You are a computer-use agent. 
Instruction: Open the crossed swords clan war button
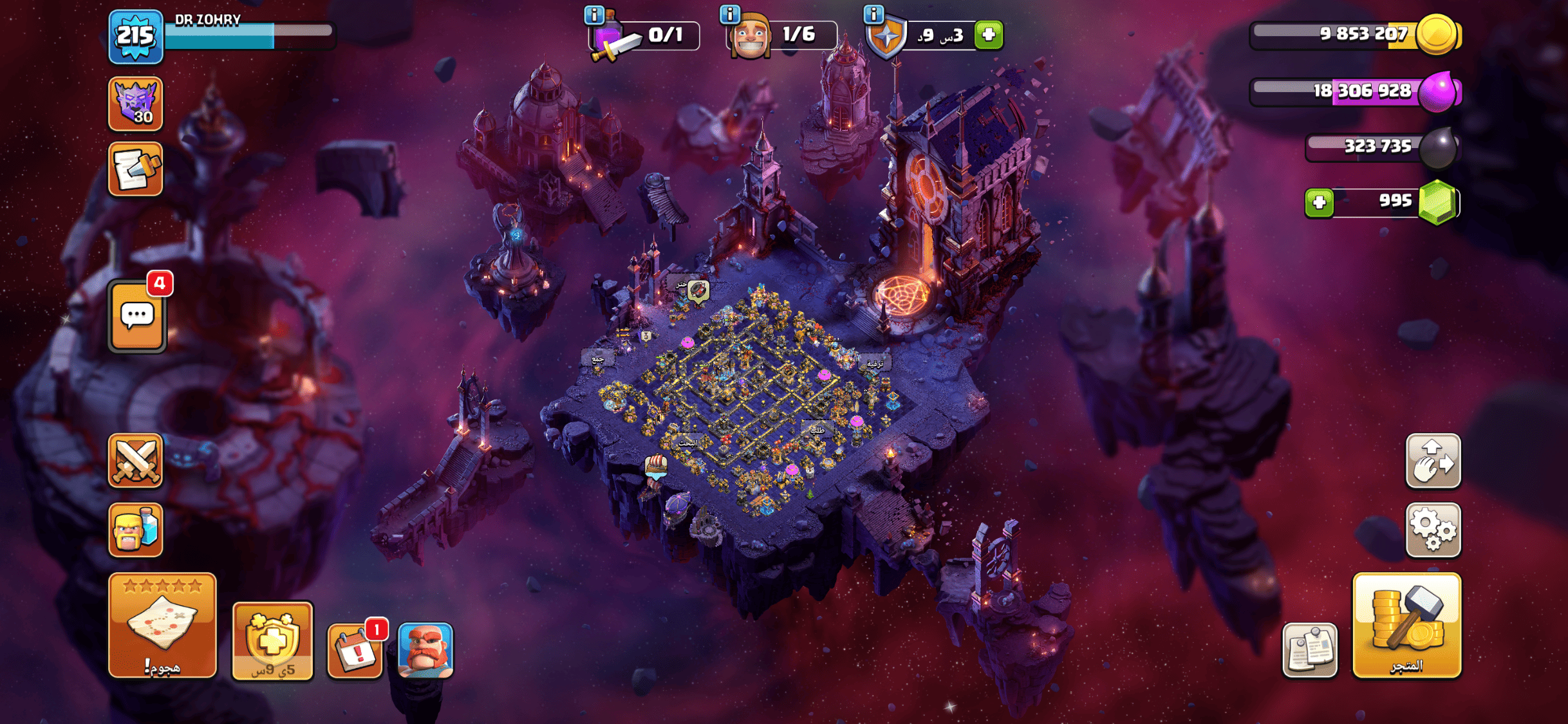pos(135,460)
